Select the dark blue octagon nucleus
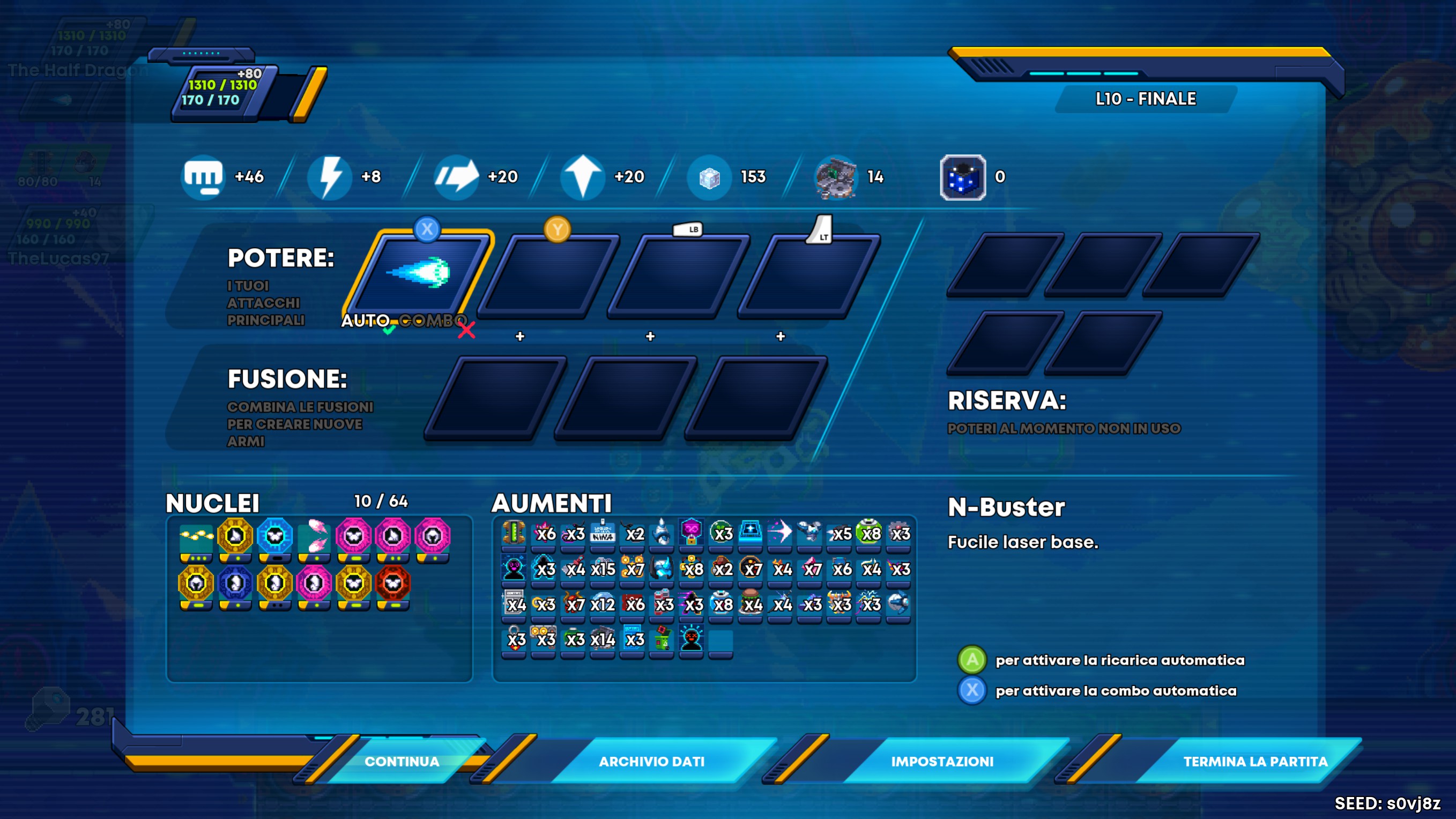Screen dimensions: 1456x819 (235, 583)
